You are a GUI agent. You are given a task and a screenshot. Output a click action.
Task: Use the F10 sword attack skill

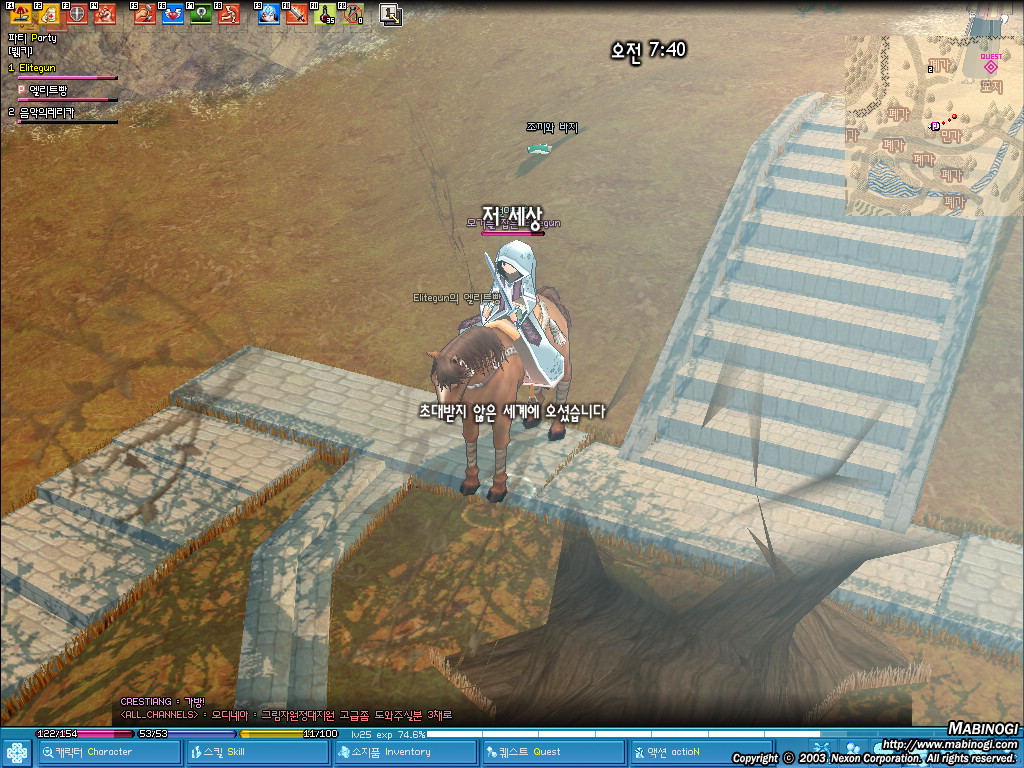point(296,14)
